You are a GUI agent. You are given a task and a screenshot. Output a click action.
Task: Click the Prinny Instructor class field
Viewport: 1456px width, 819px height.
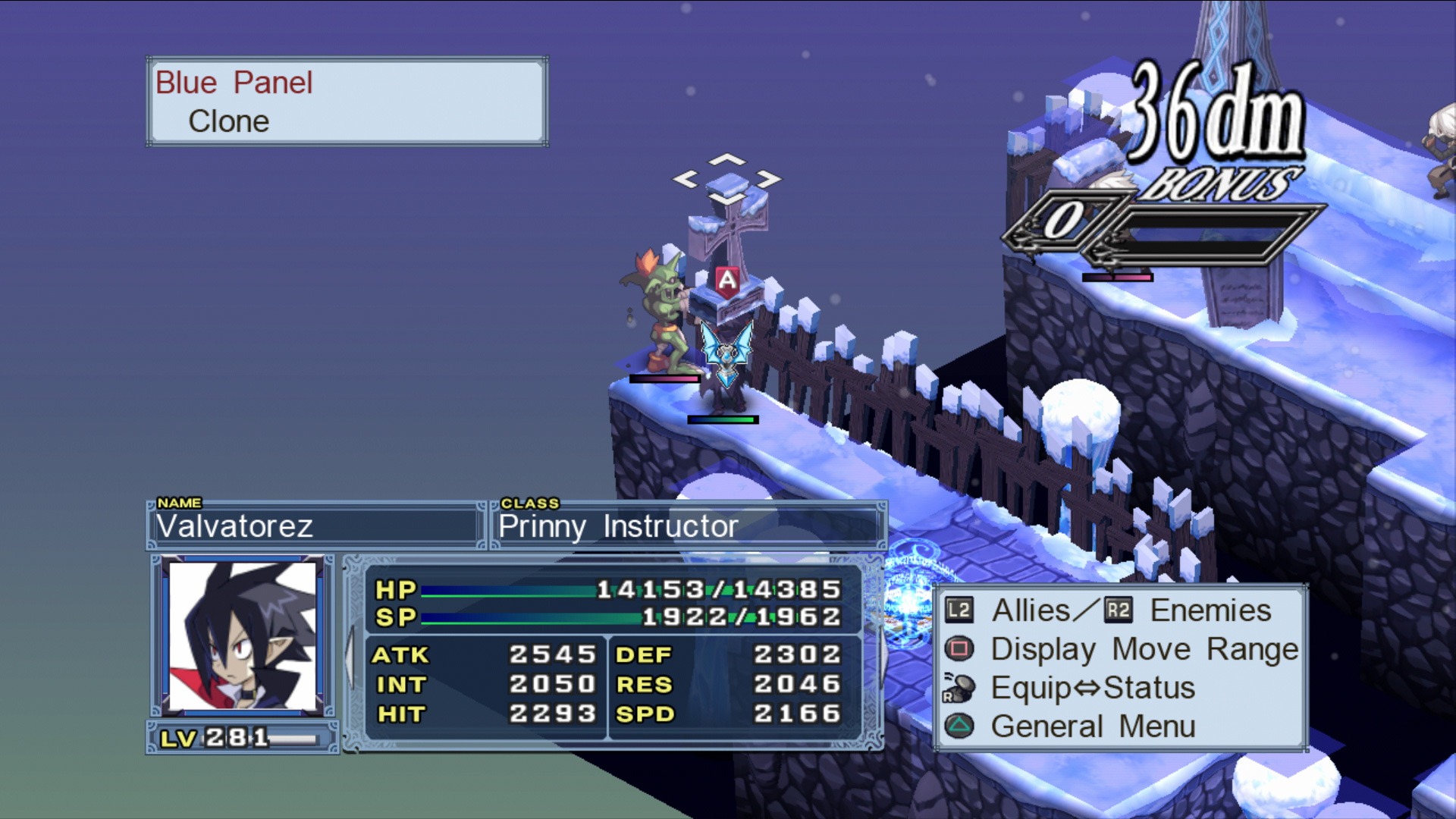pos(688,526)
